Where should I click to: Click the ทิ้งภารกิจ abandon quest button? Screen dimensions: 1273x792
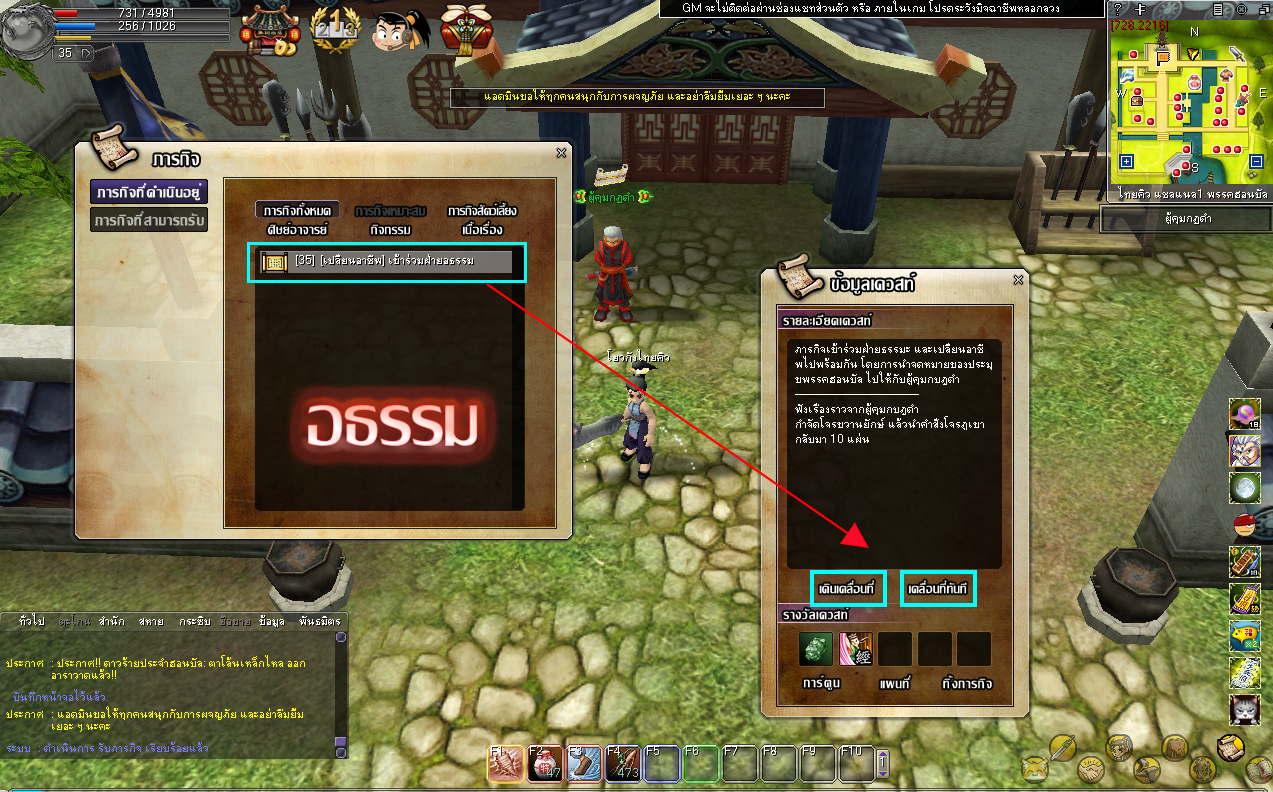(967, 684)
